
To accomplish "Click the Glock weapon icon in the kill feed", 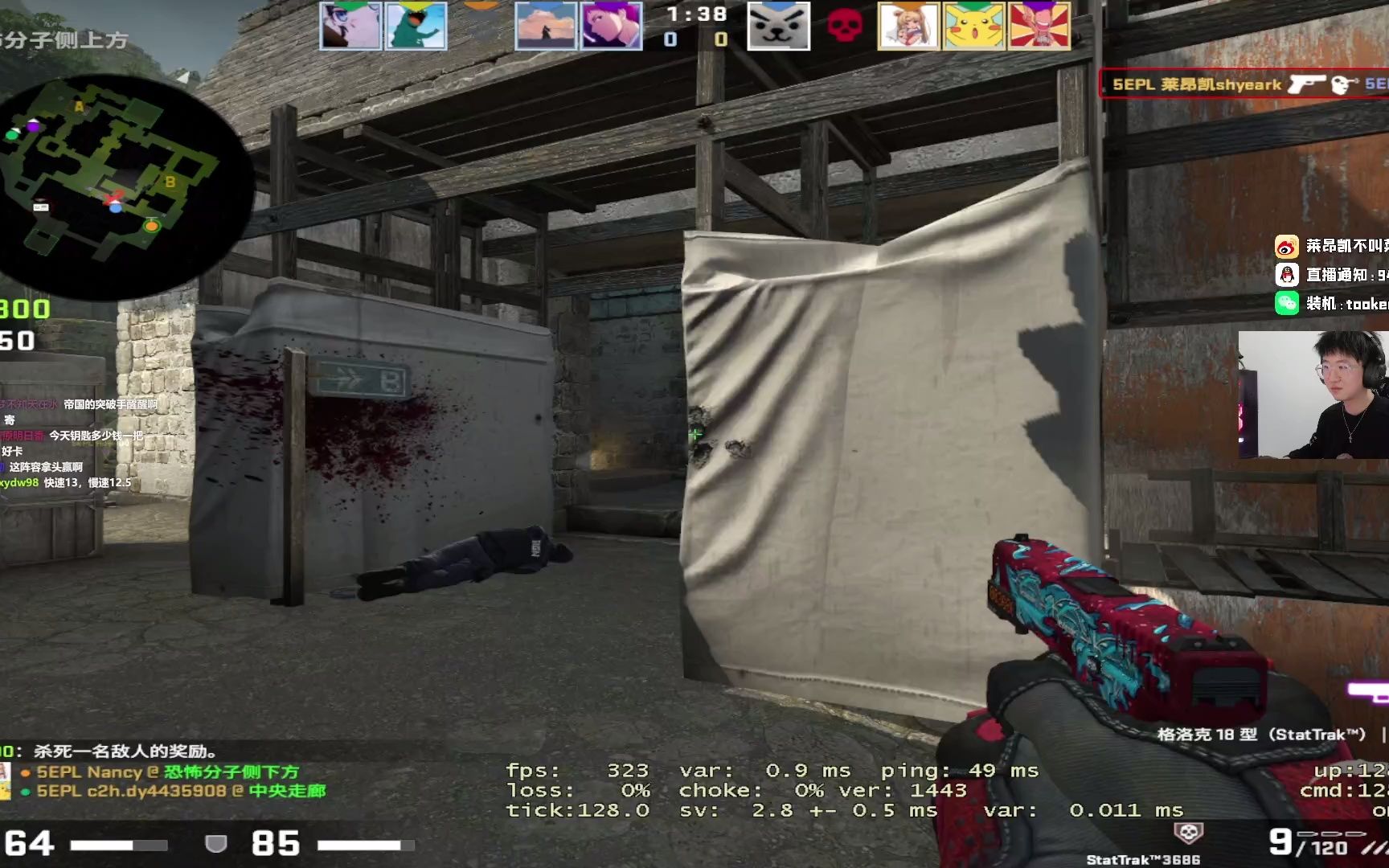I will click(x=1307, y=84).
